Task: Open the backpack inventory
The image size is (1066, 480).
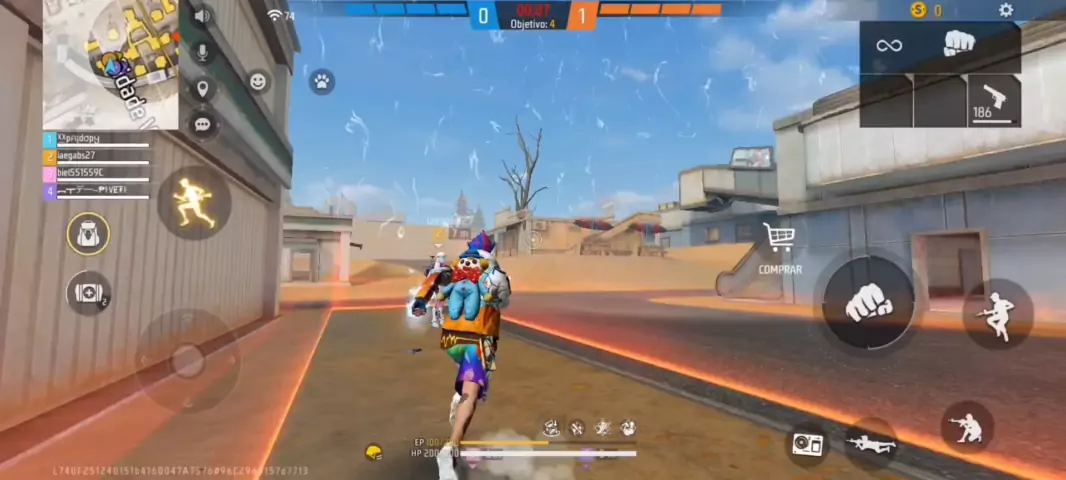Action: pos(88,234)
